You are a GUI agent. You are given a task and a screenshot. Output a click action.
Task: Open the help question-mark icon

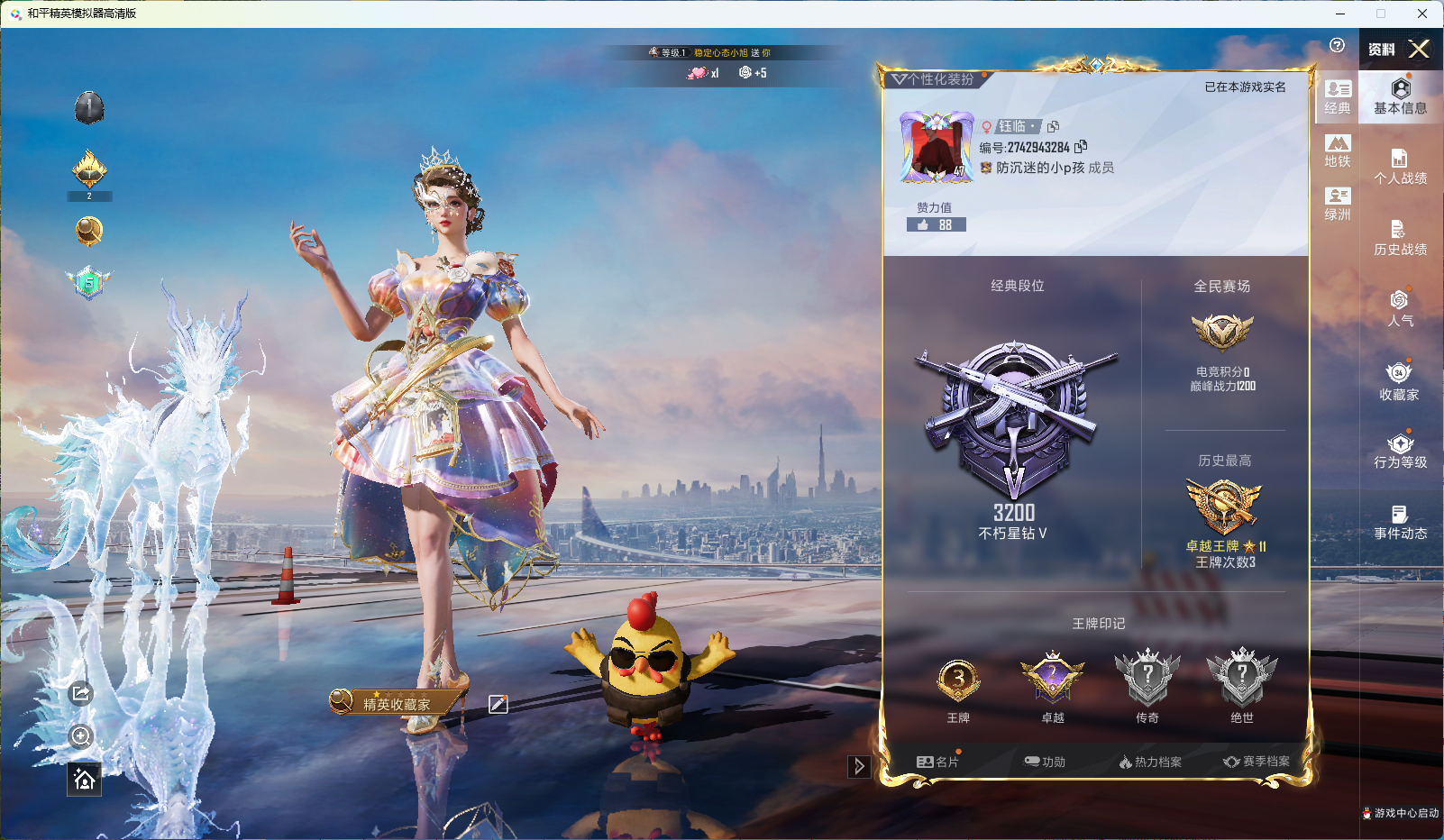coord(1337,43)
